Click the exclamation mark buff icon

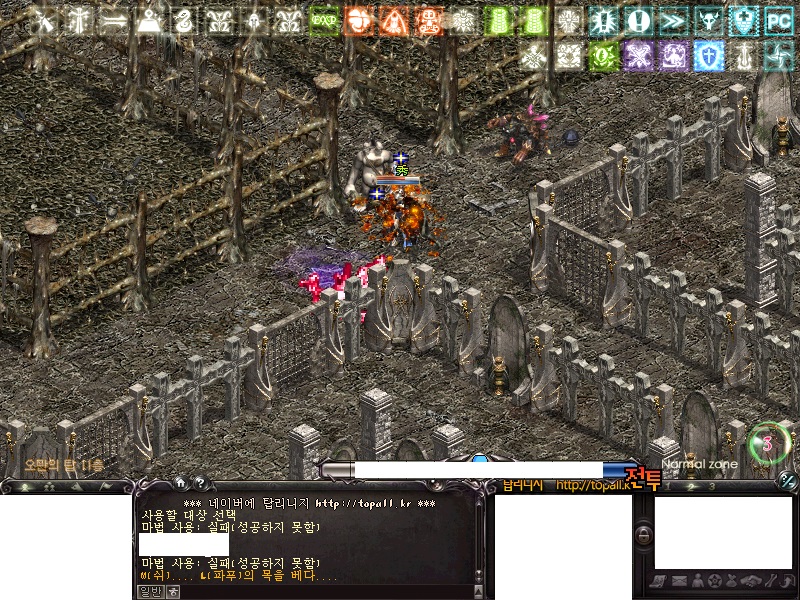pyautogui.click(x=638, y=20)
